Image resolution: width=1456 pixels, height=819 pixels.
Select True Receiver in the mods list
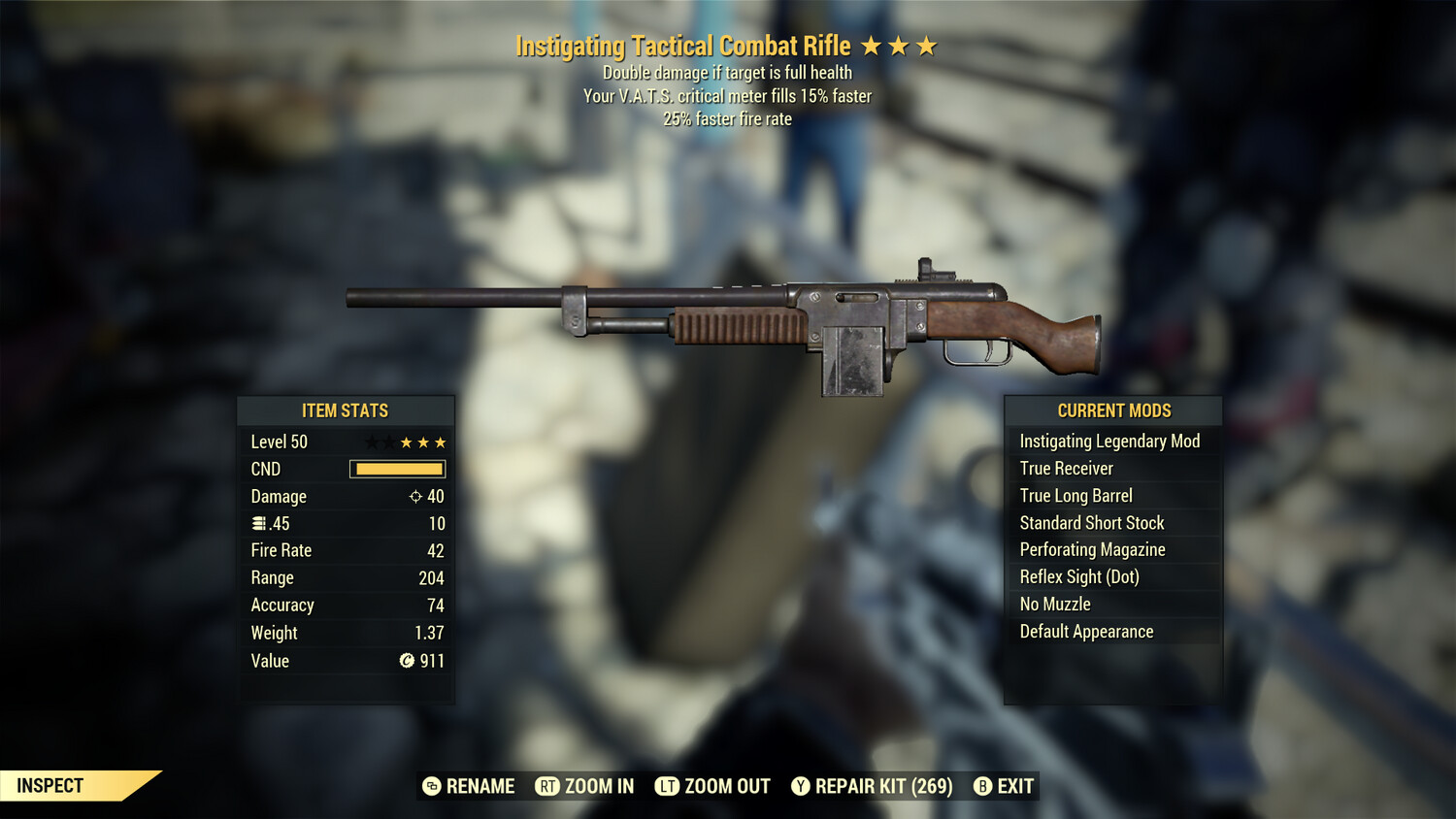click(x=1065, y=468)
